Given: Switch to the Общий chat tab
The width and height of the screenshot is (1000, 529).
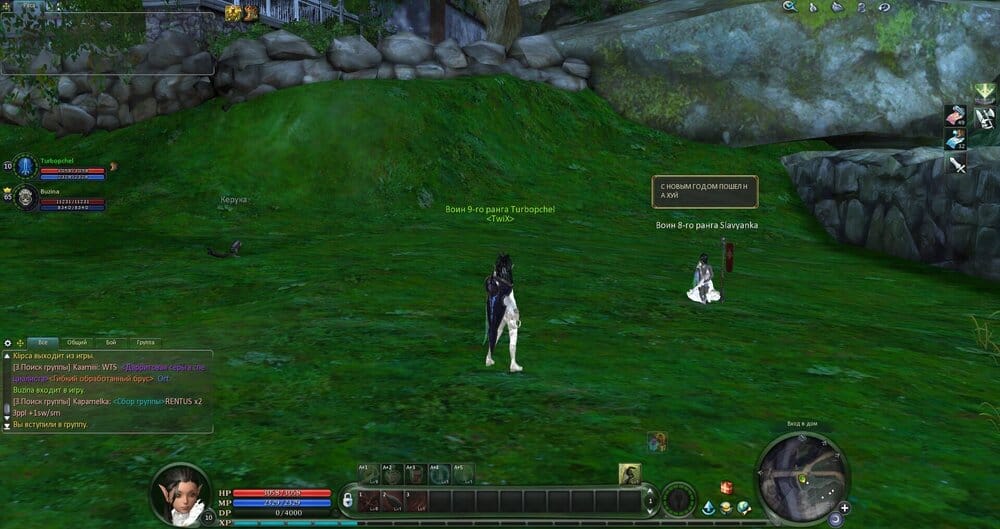Looking at the screenshot, I should (x=76, y=342).
